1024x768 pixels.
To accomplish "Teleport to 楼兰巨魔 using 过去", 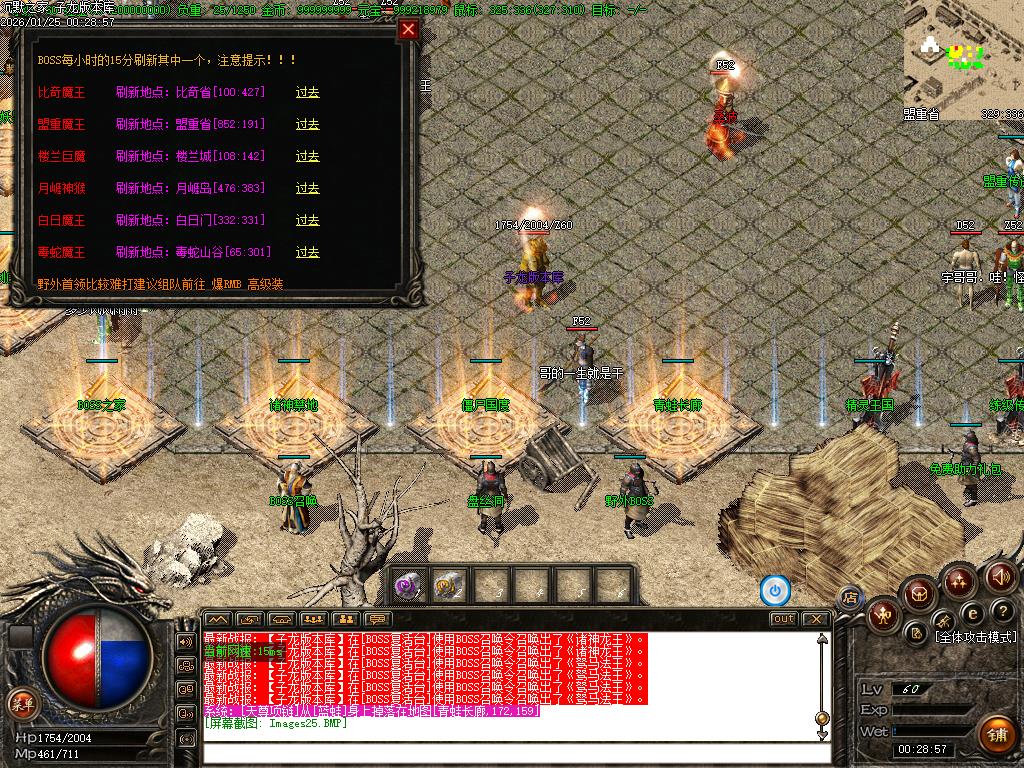I will click(x=307, y=156).
